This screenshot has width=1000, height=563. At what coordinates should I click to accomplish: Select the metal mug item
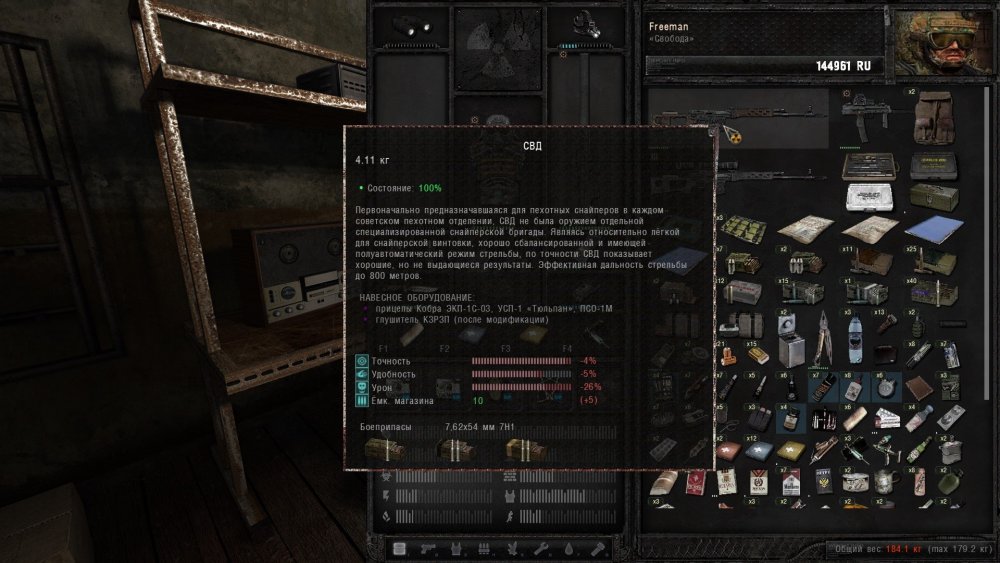click(x=884, y=481)
